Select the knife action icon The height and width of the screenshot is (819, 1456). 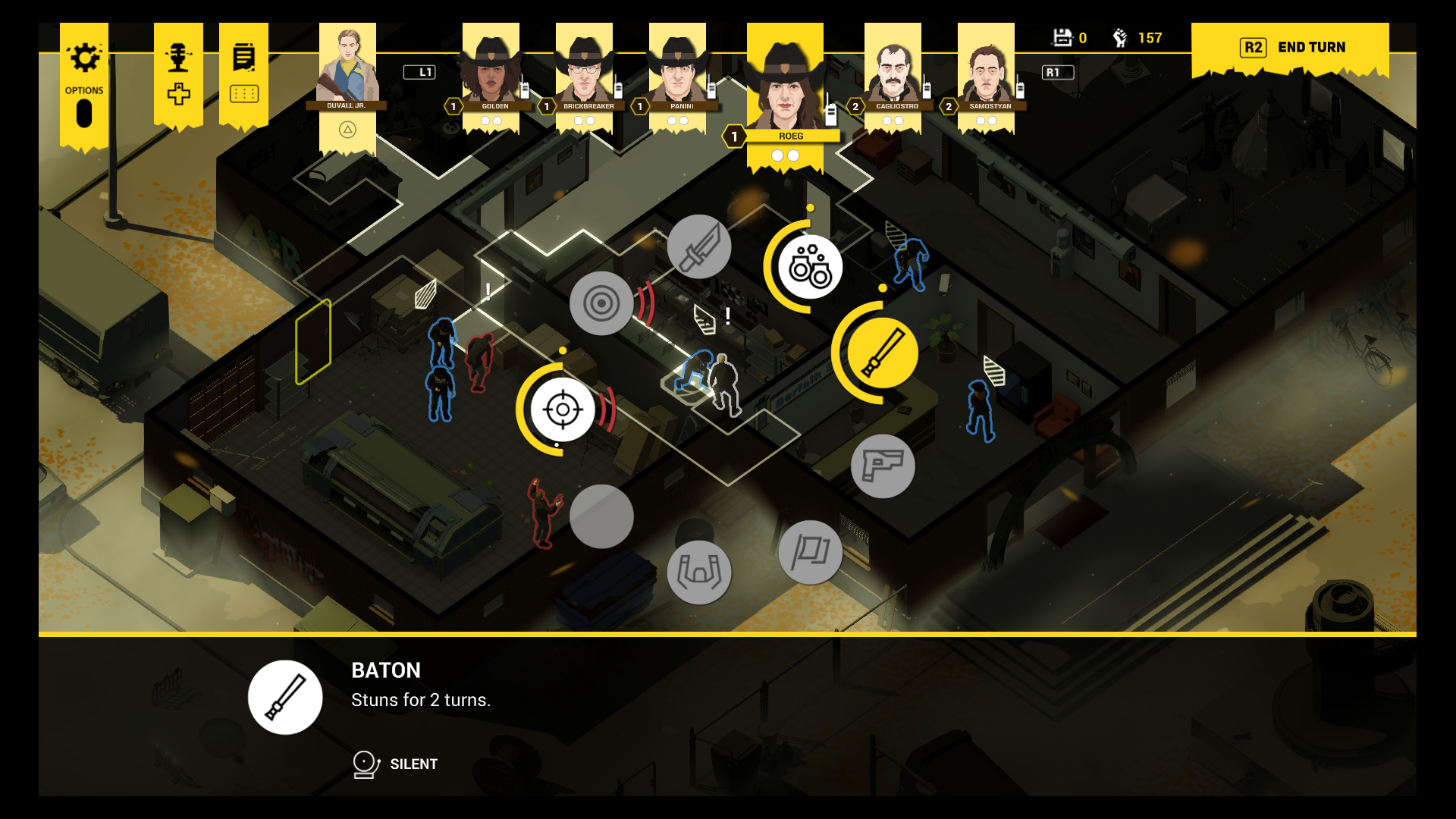(699, 246)
